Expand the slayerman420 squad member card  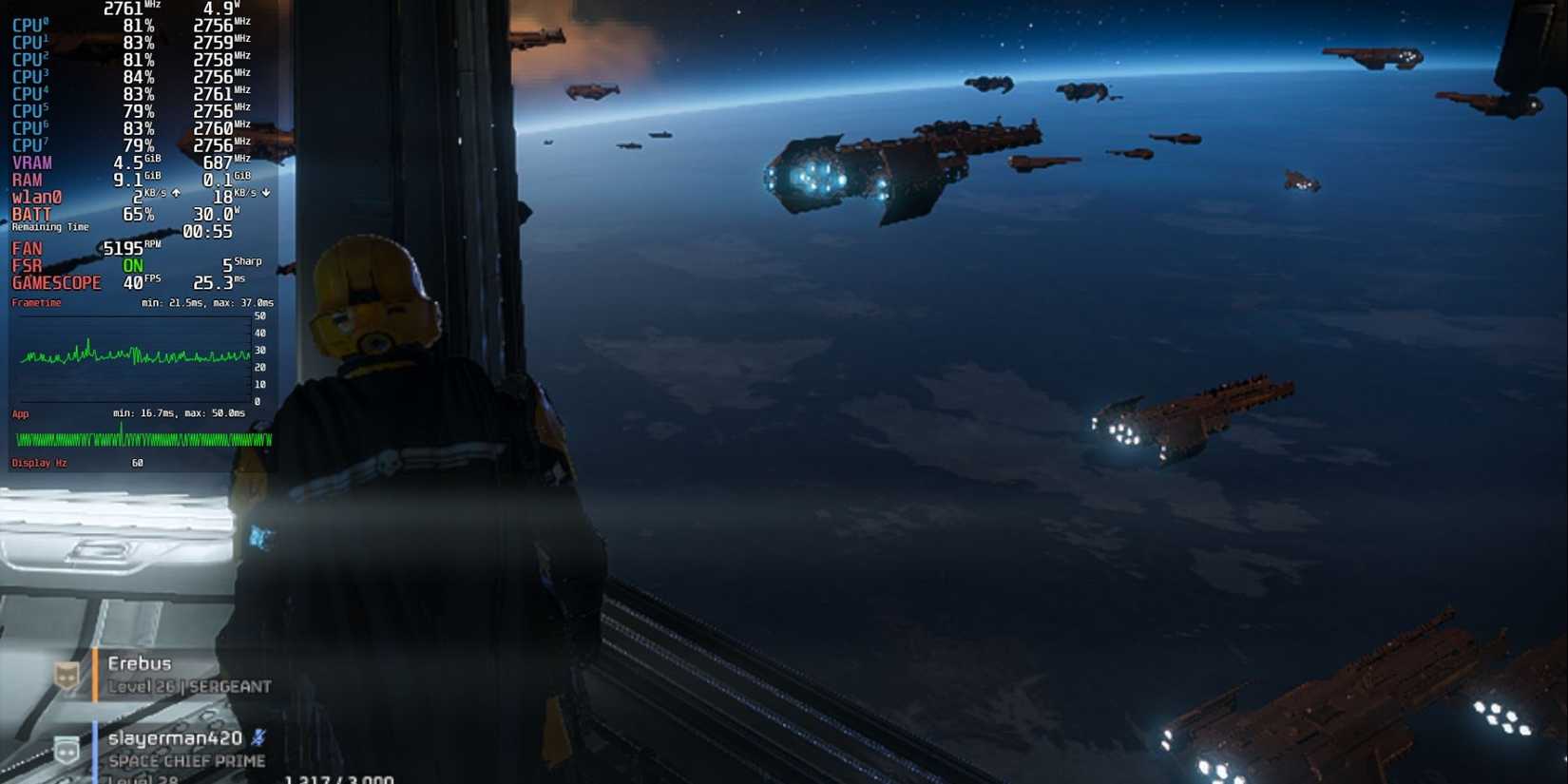[181, 749]
